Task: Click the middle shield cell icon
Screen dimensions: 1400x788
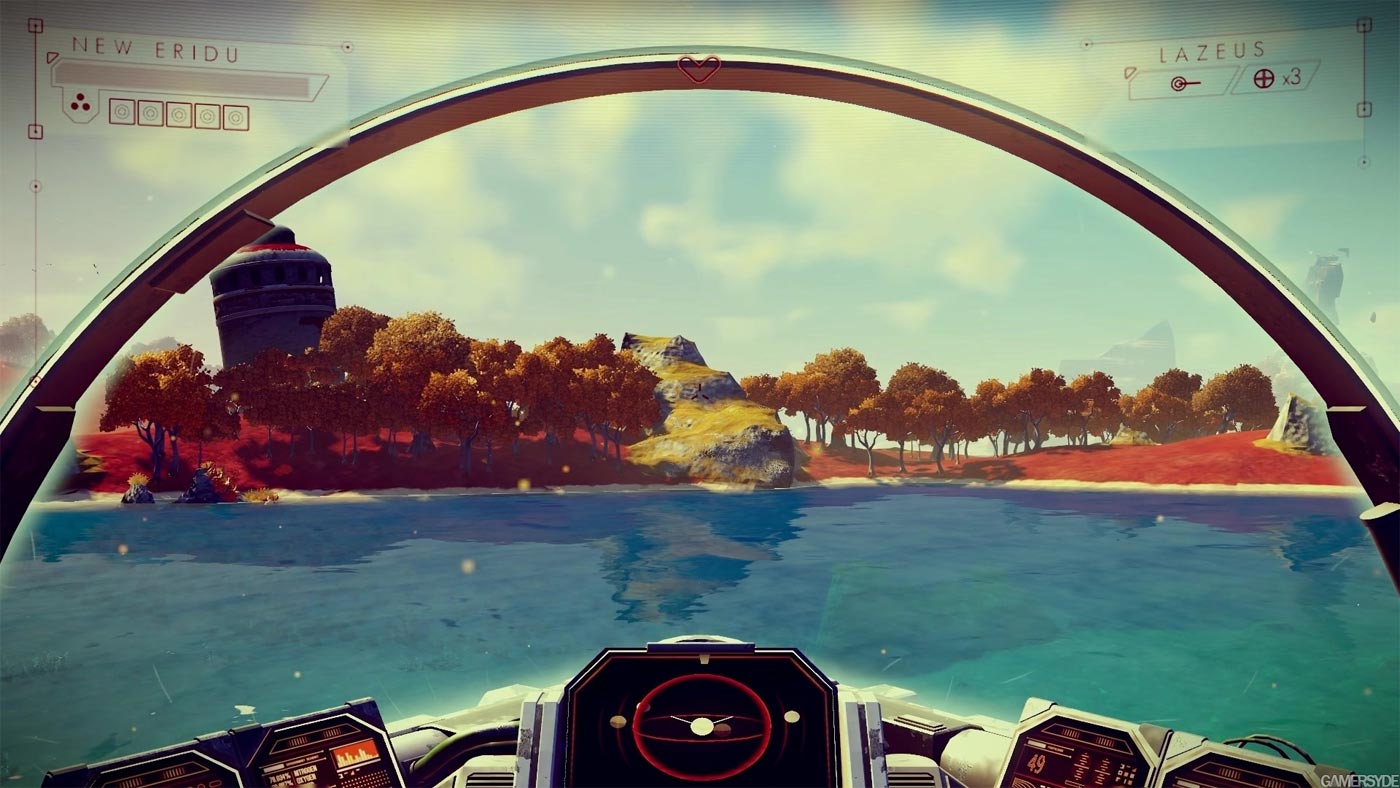Action: pos(179,115)
